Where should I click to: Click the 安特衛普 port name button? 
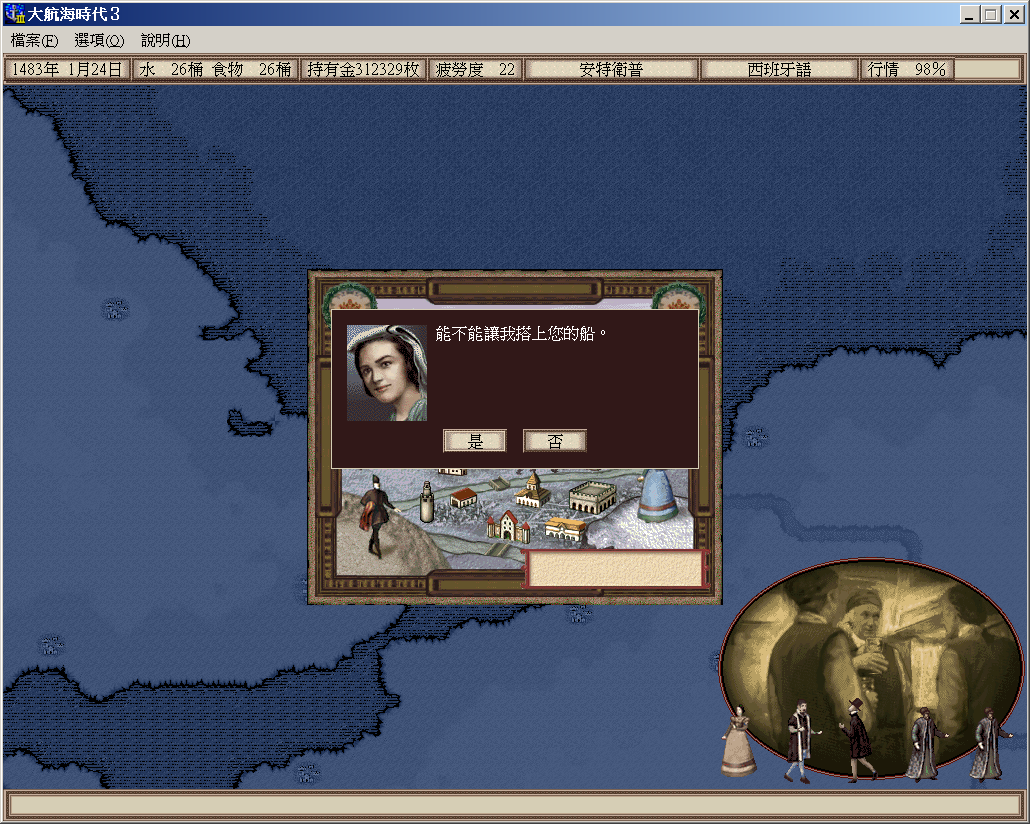(x=611, y=70)
